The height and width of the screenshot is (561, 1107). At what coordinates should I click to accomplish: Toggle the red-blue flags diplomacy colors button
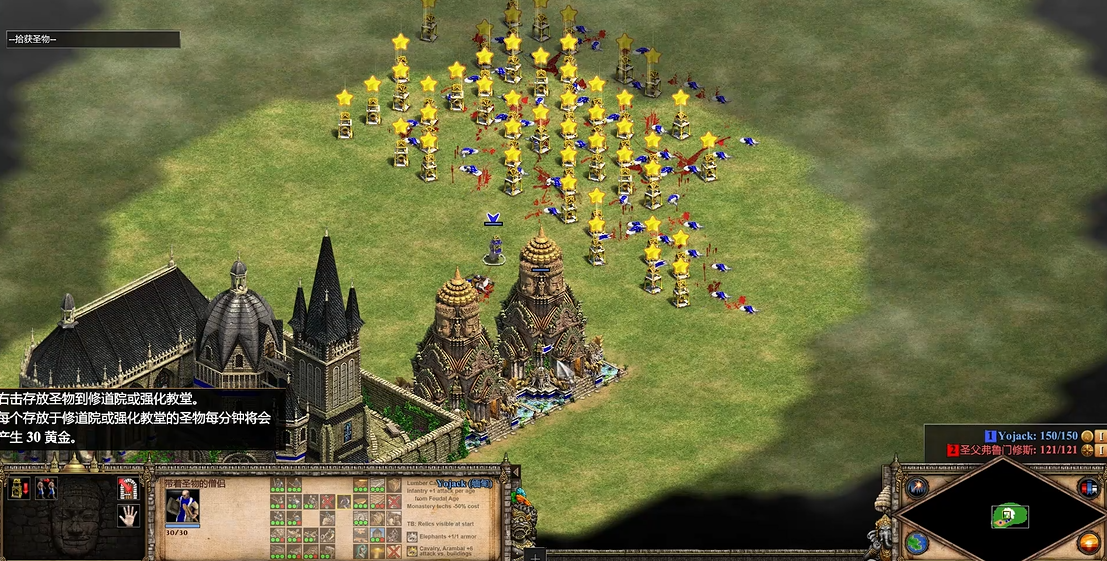[1089, 488]
